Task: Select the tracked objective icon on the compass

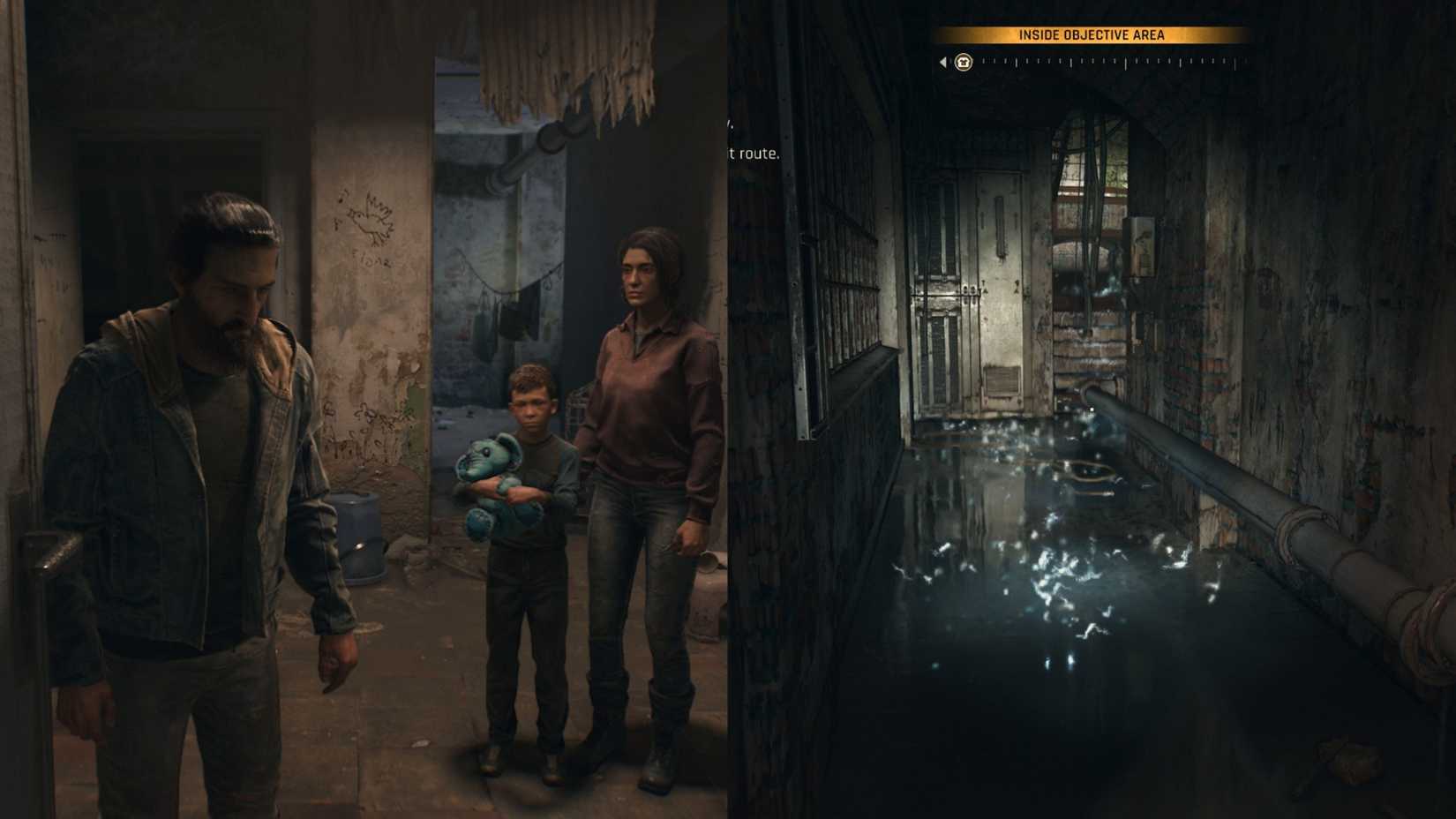Action: [963, 63]
